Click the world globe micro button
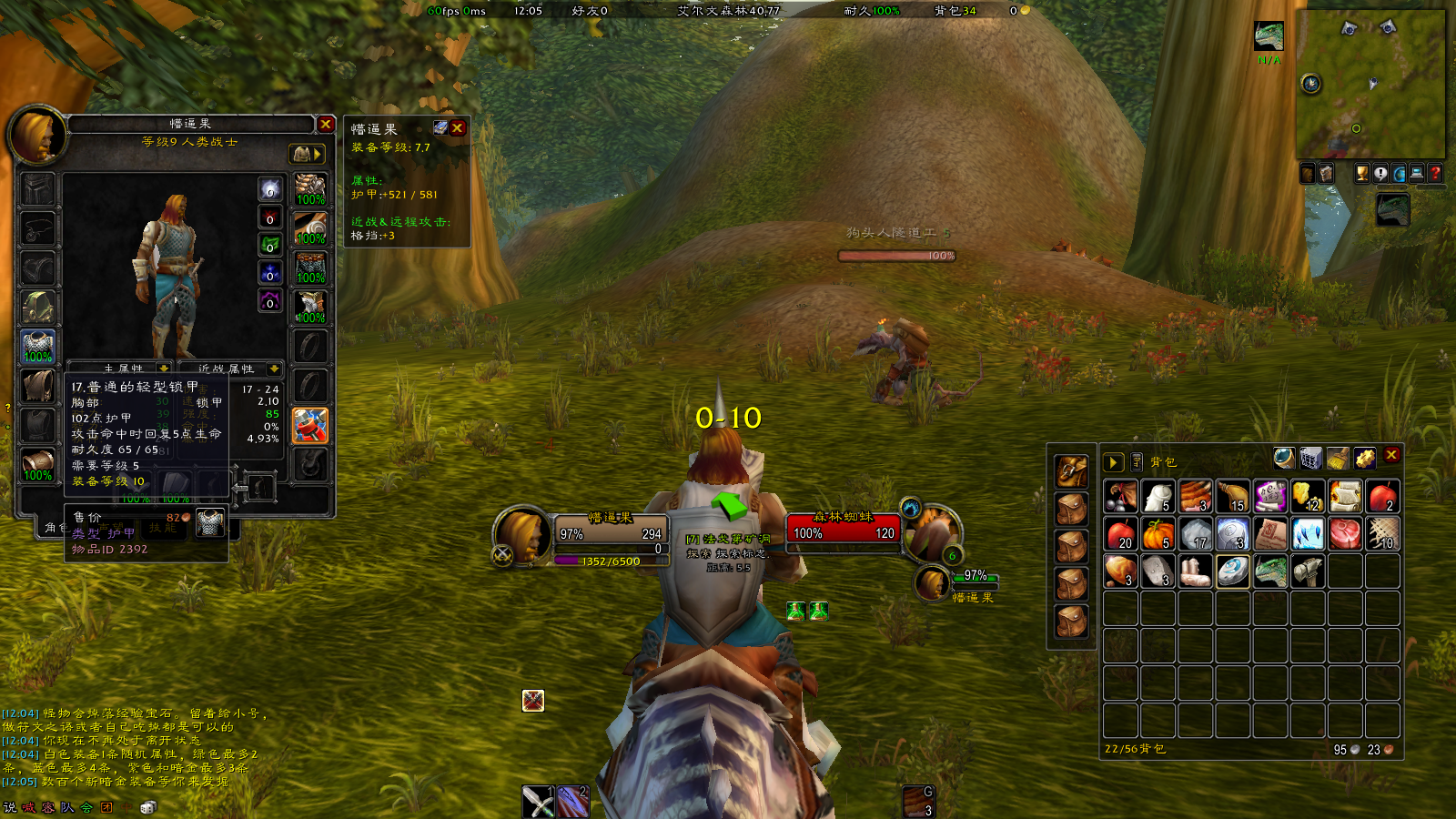1456x819 pixels. (x=1399, y=173)
